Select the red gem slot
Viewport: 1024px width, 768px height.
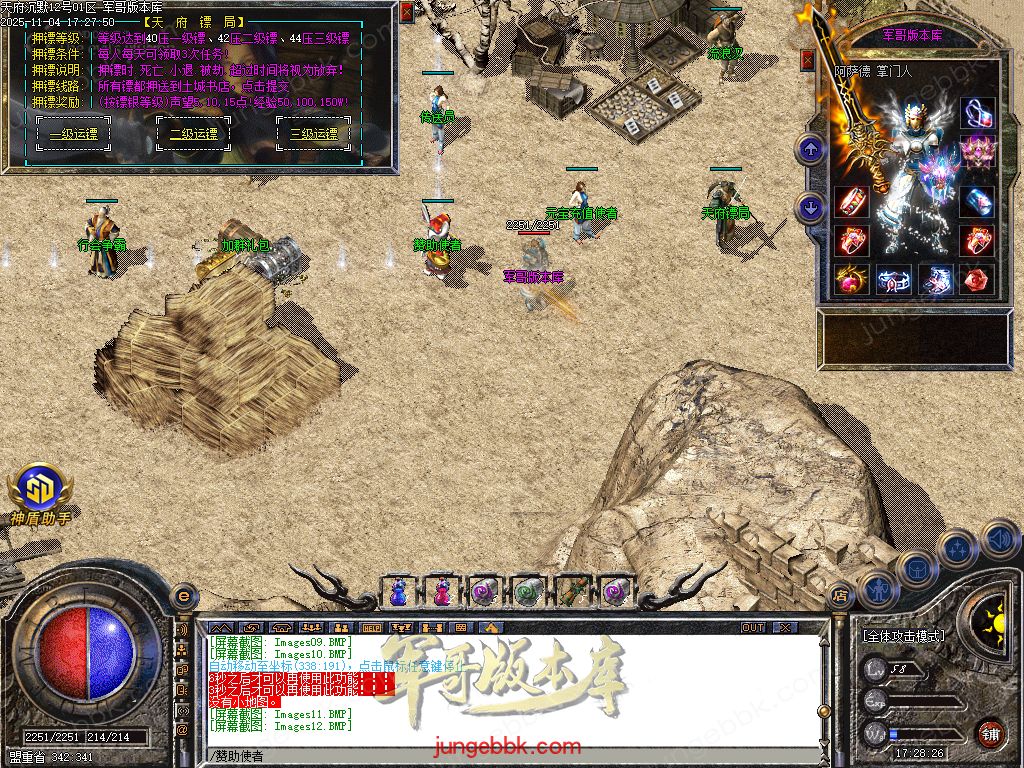[x=977, y=279]
